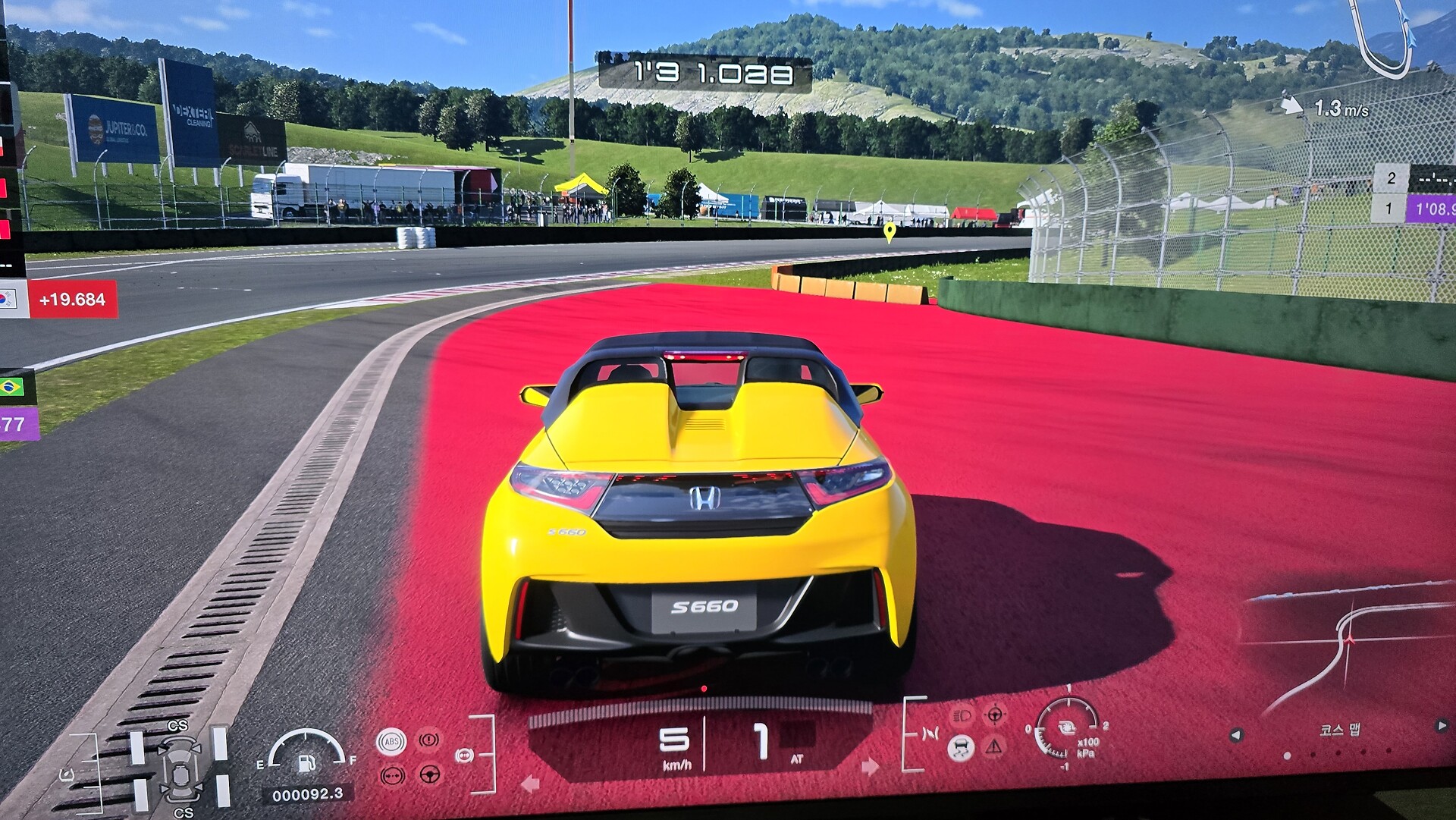
Task: Click the course map mini-map display
Action: 1347,652
